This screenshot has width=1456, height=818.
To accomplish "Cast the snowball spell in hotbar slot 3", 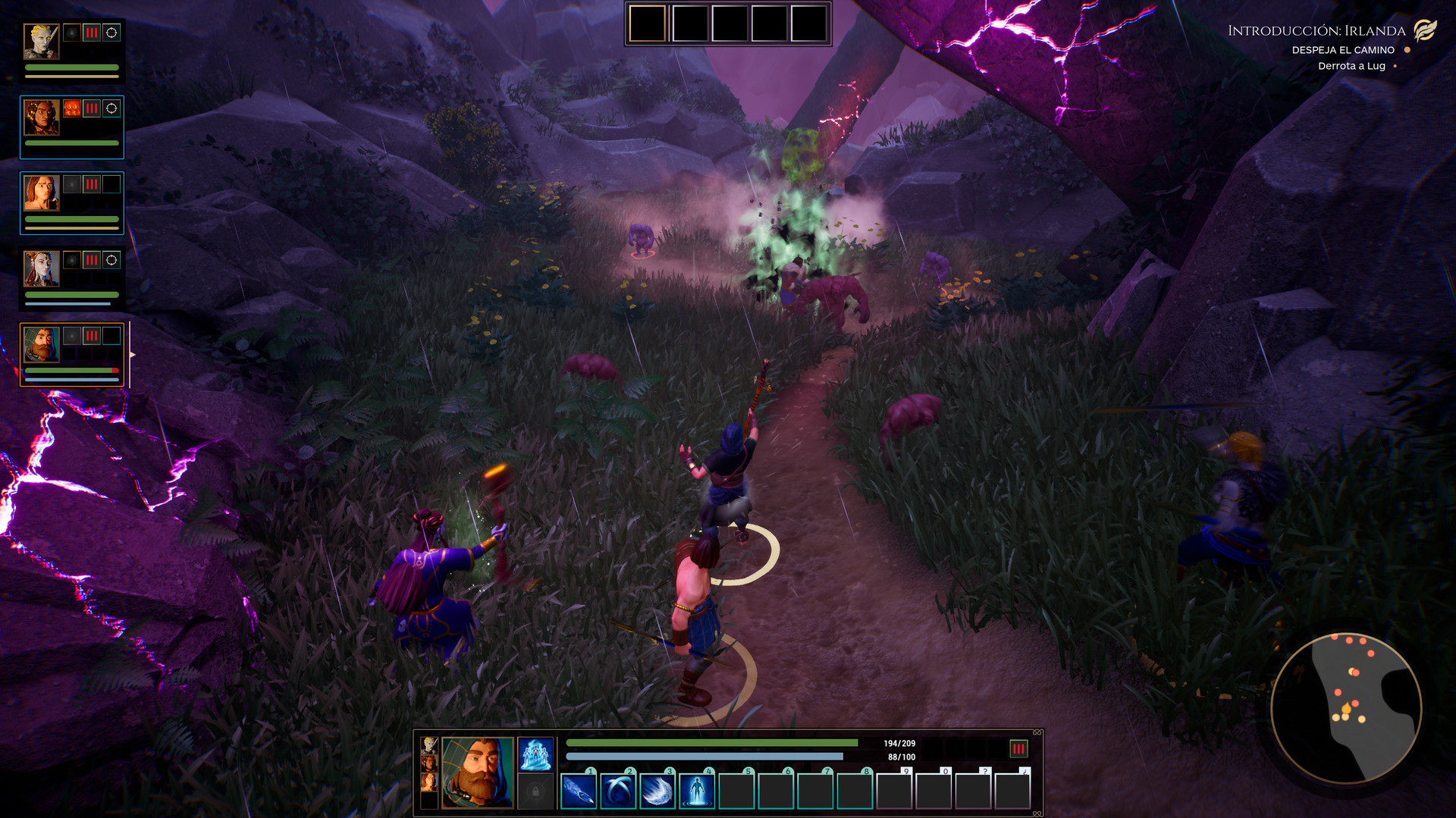I will point(657,791).
